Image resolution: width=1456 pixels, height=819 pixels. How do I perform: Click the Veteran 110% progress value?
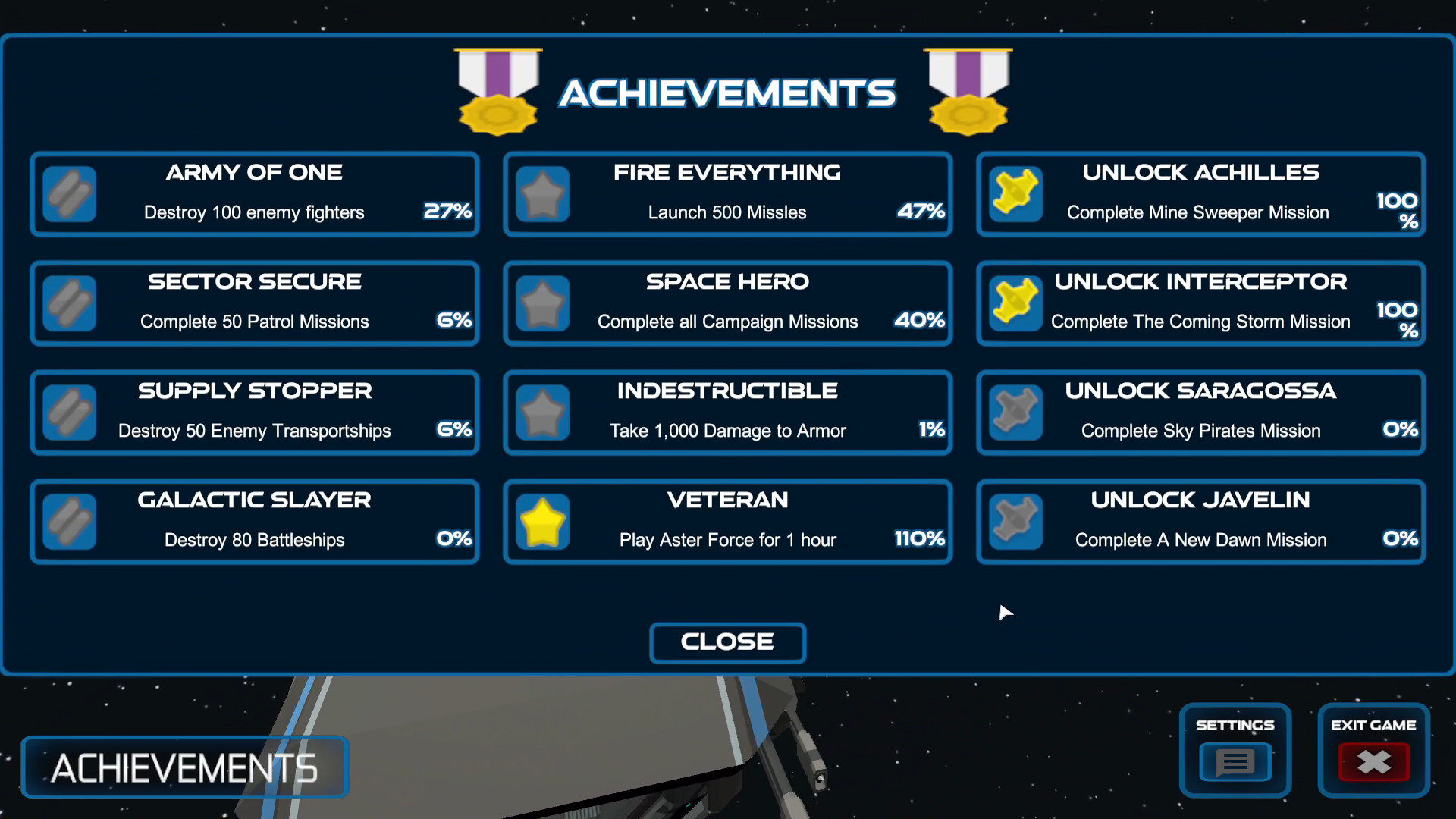(918, 540)
